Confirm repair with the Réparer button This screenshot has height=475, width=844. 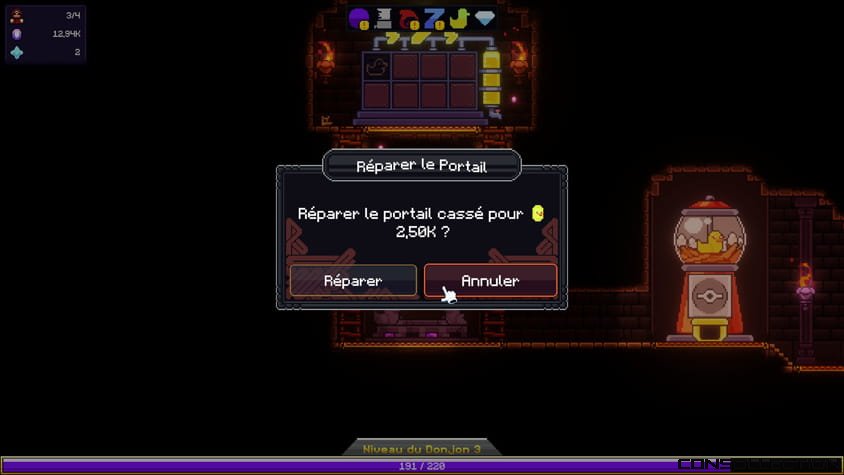pos(353,281)
